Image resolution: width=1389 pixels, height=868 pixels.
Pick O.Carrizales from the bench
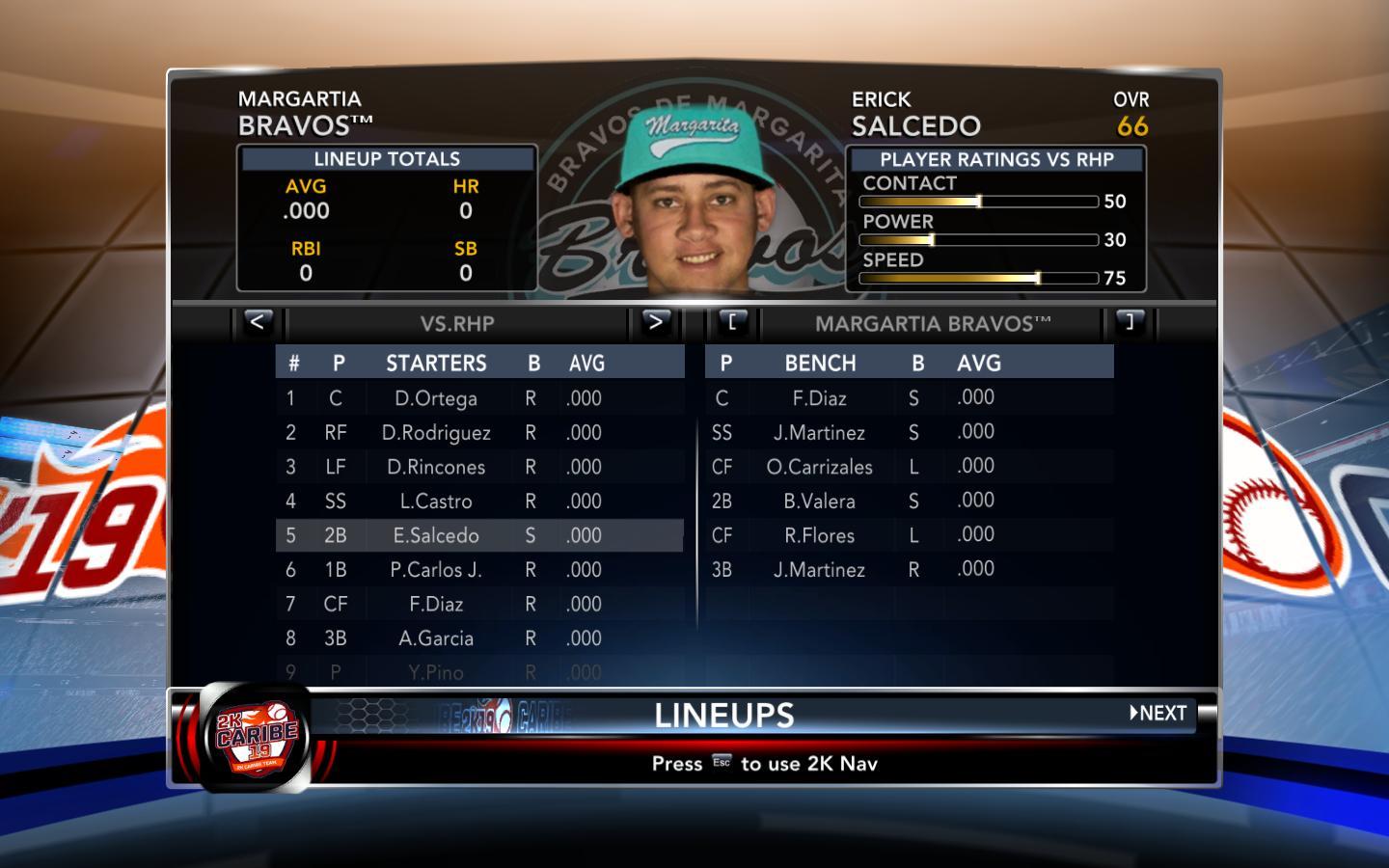tap(820, 467)
